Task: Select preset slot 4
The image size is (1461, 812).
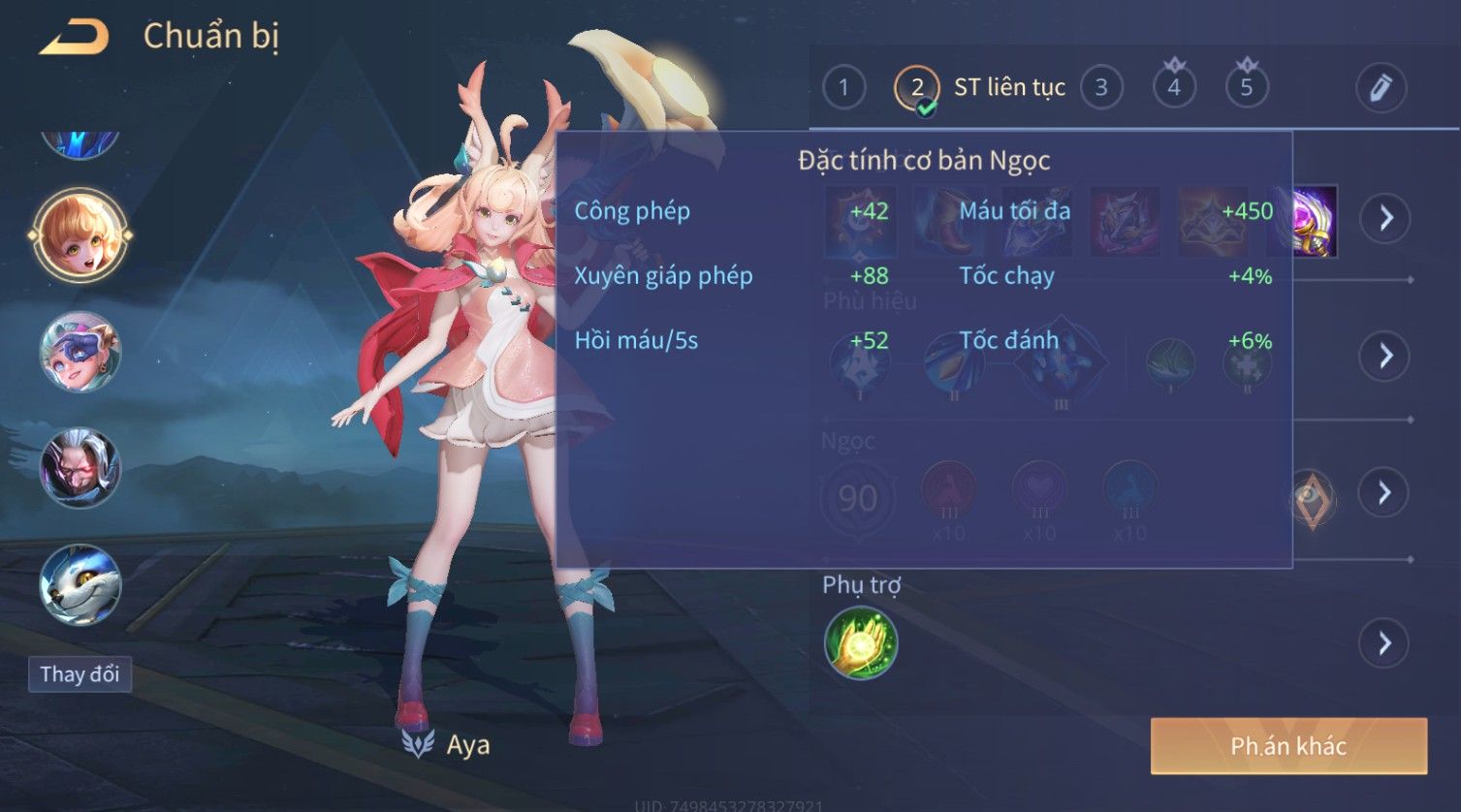Action: tap(1174, 88)
